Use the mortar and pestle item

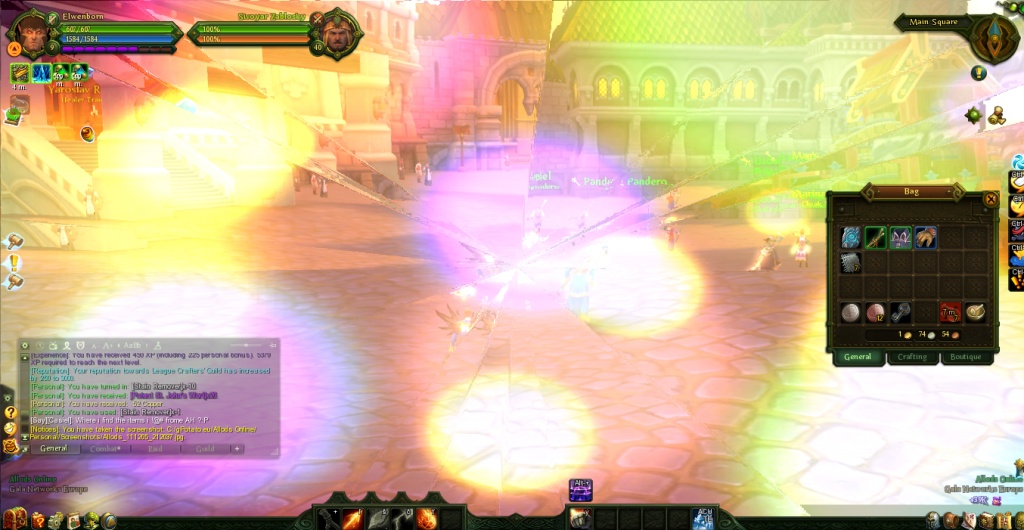pos(975,311)
